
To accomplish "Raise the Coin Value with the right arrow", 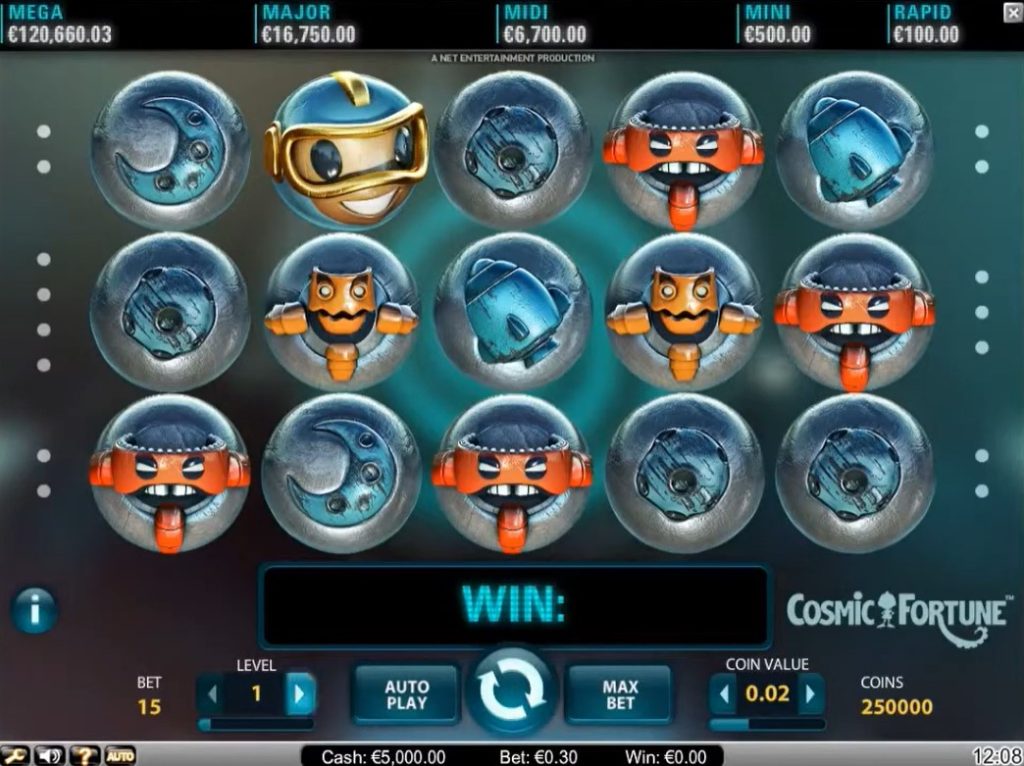I will pos(811,694).
